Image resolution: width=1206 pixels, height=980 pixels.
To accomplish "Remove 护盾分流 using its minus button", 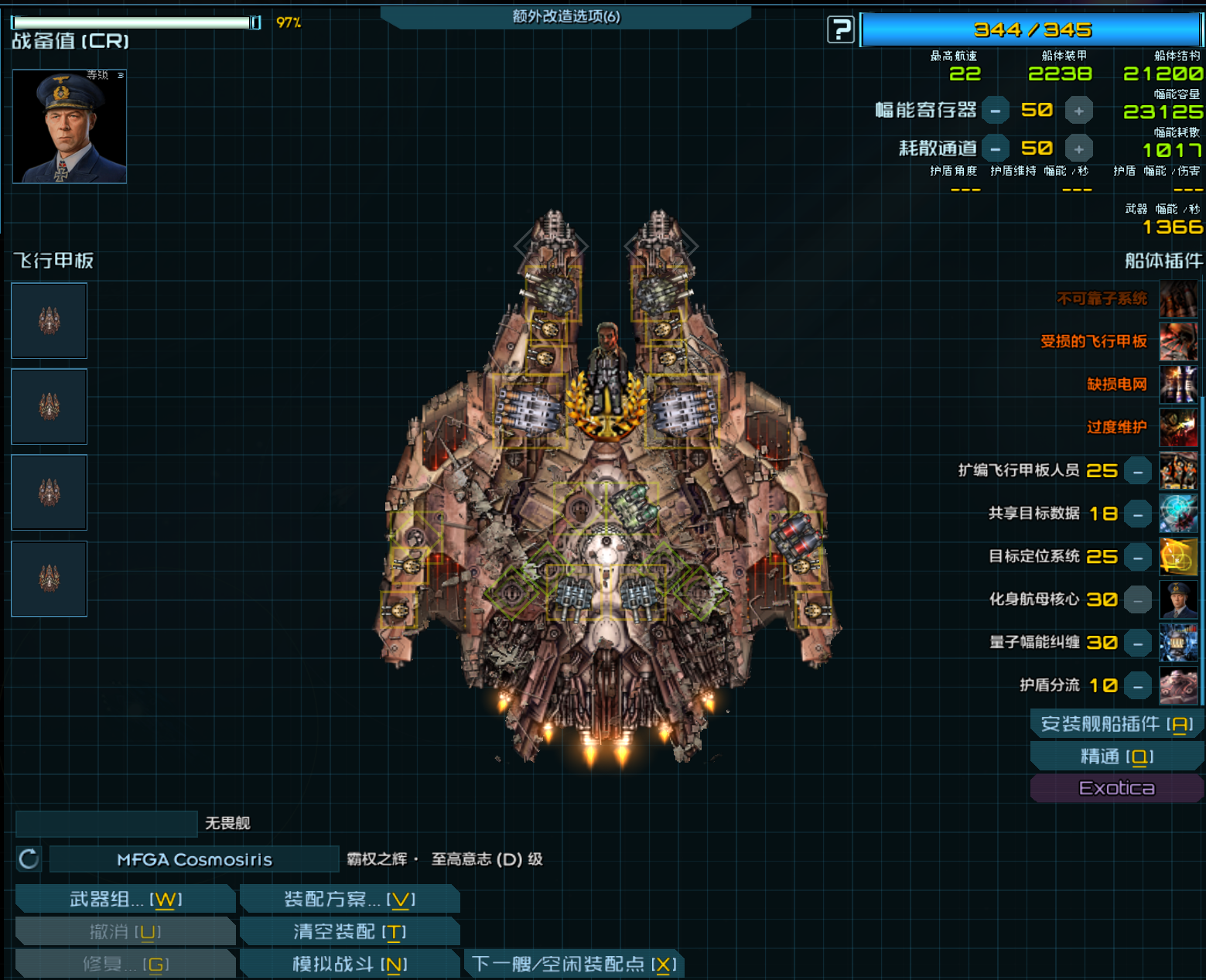I will click(x=1137, y=685).
